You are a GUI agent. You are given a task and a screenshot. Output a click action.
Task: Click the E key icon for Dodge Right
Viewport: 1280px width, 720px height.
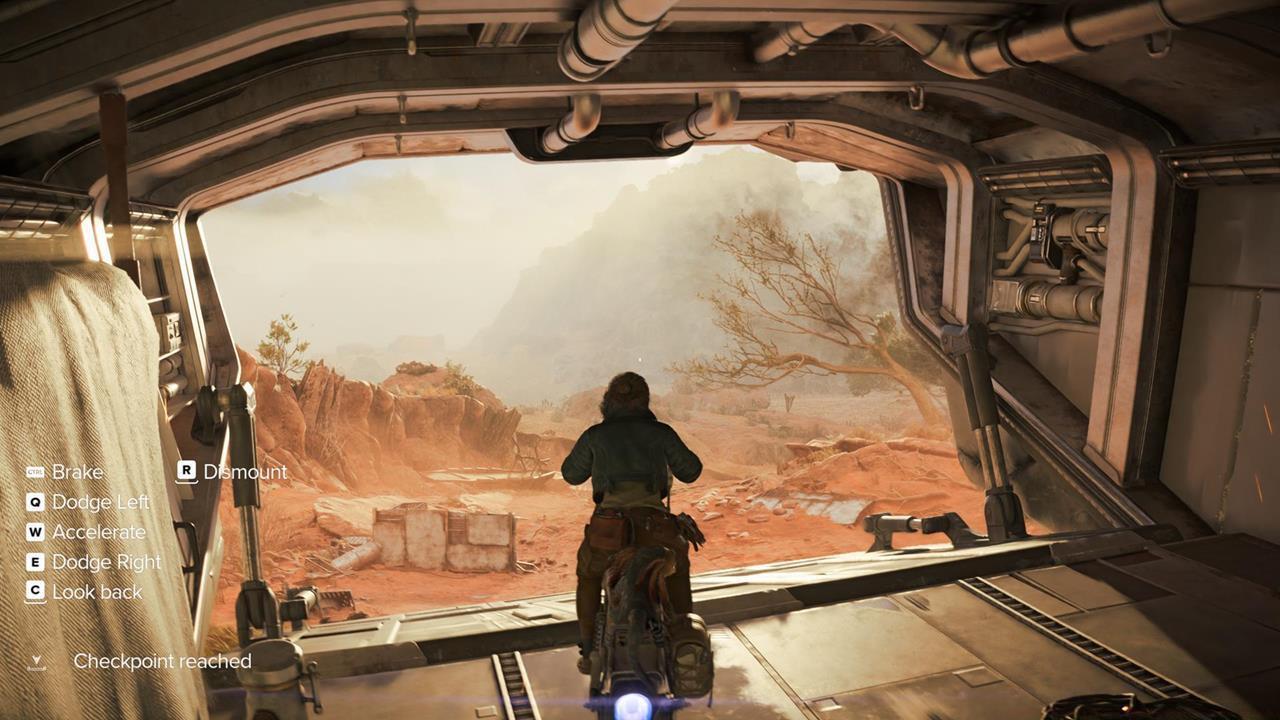point(33,562)
